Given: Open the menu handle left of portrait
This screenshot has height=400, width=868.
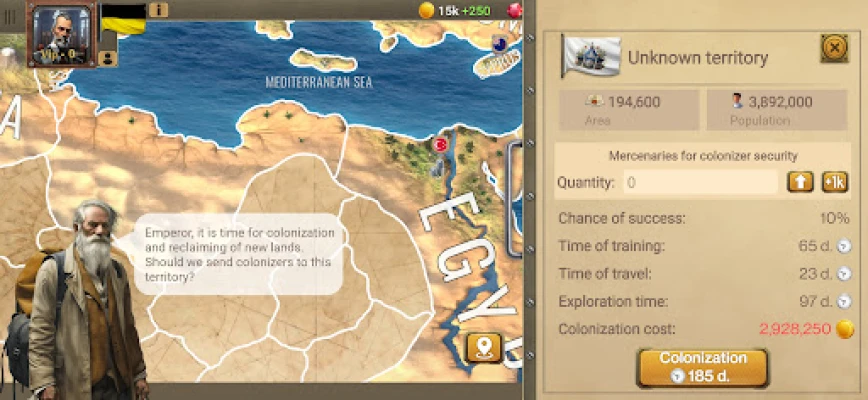Looking at the screenshot, I should click(11, 15).
